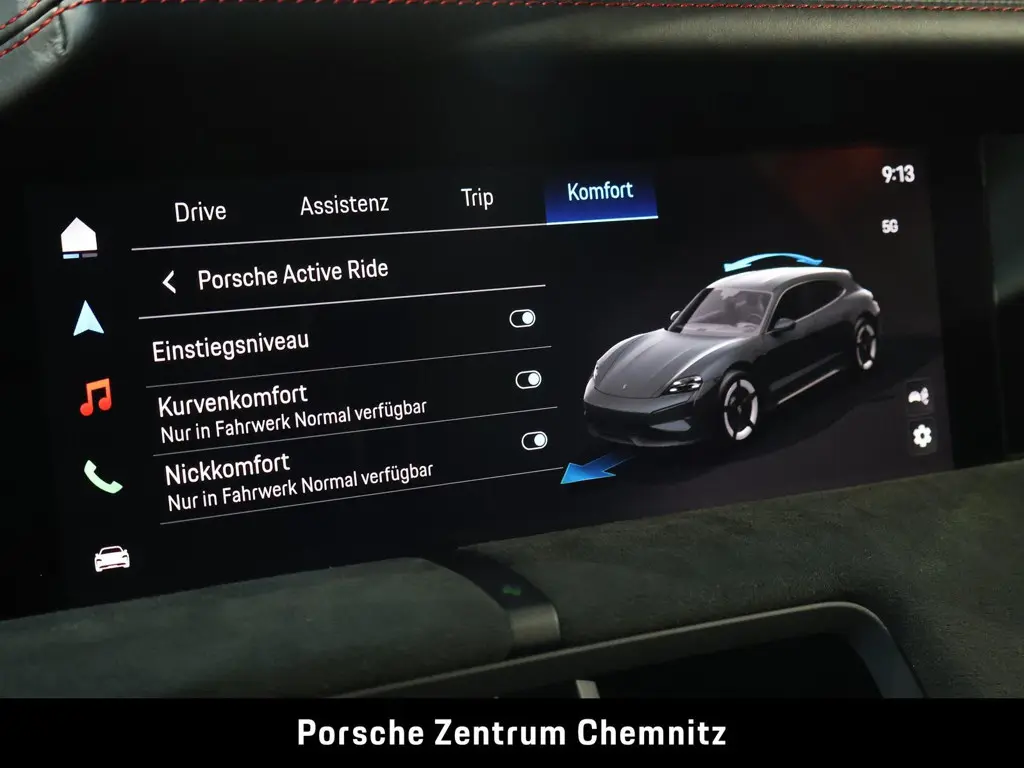Image resolution: width=1024 pixels, height=768 pixels.
Task: Go back from Porsche Active Ride
Action: coord(169,282)
